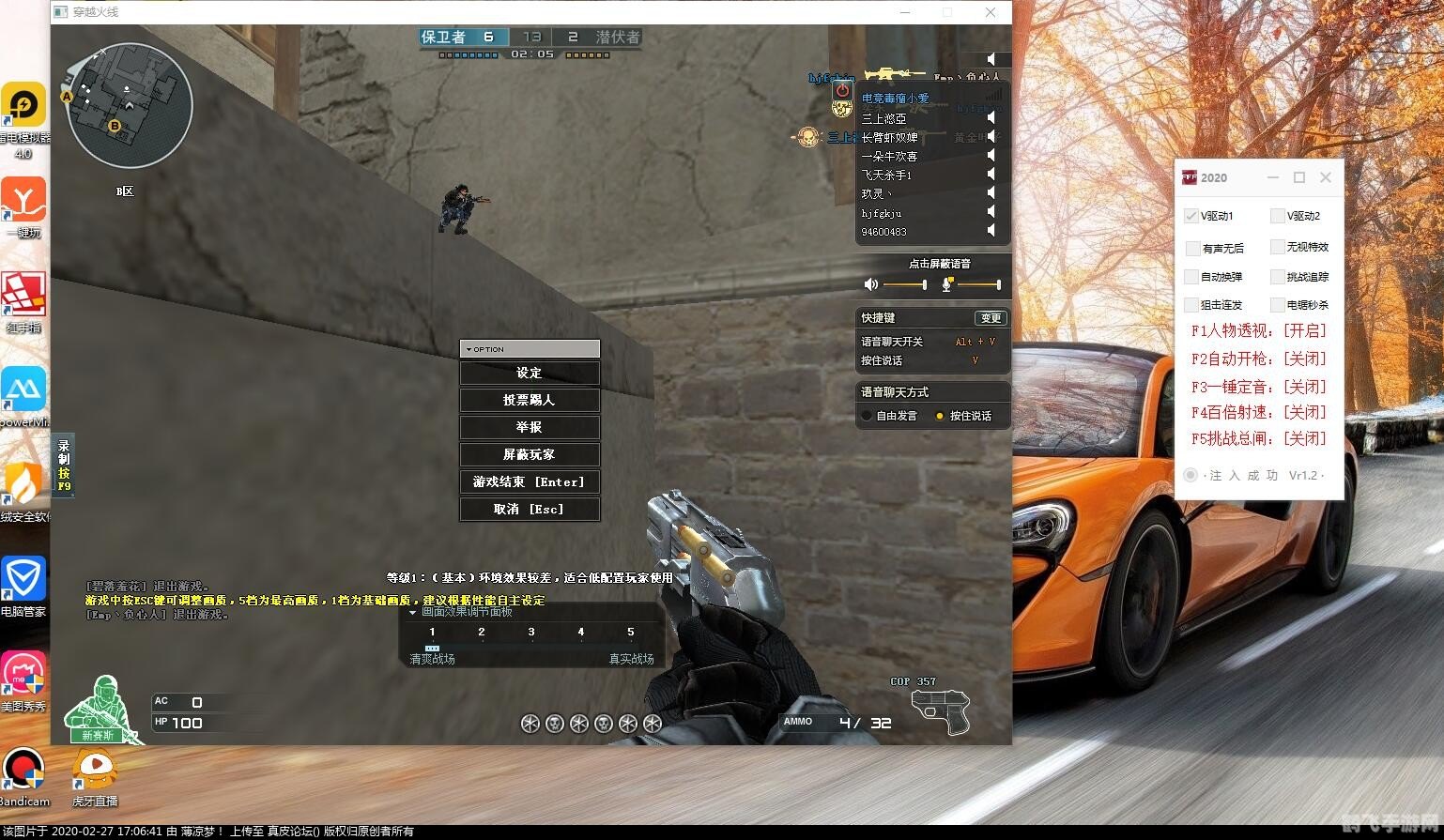Mute player 三上悠亞 via speaker icon
This screenshot has width=1444, height=840.
pyautogui.click(x=991, y=118)
